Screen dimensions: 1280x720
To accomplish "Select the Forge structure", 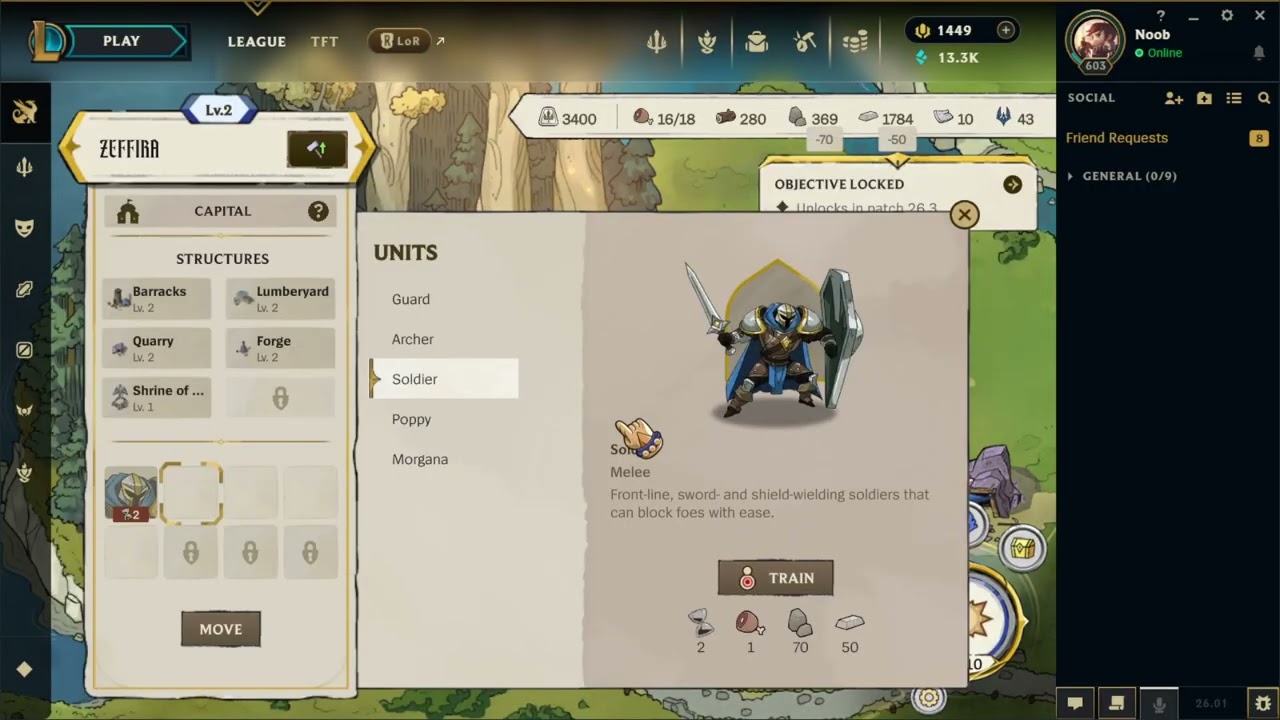I will 281,348.
